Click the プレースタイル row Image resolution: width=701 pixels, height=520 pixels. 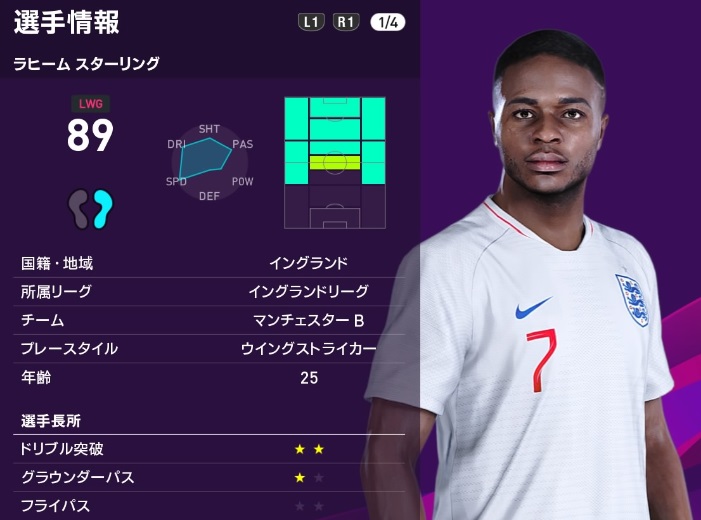pos(208,349)
